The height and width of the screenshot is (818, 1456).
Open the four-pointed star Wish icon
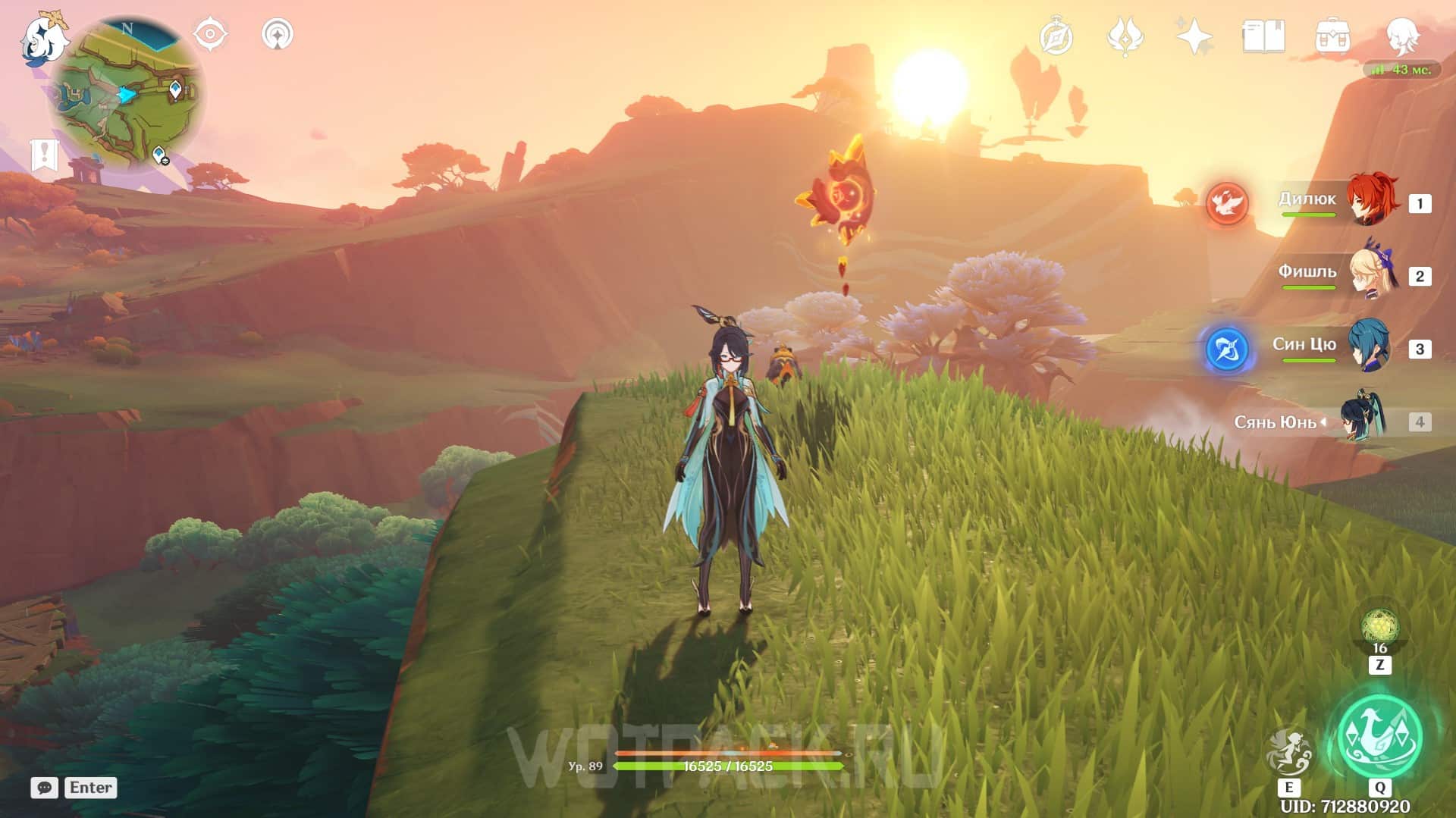point(1194,36)
